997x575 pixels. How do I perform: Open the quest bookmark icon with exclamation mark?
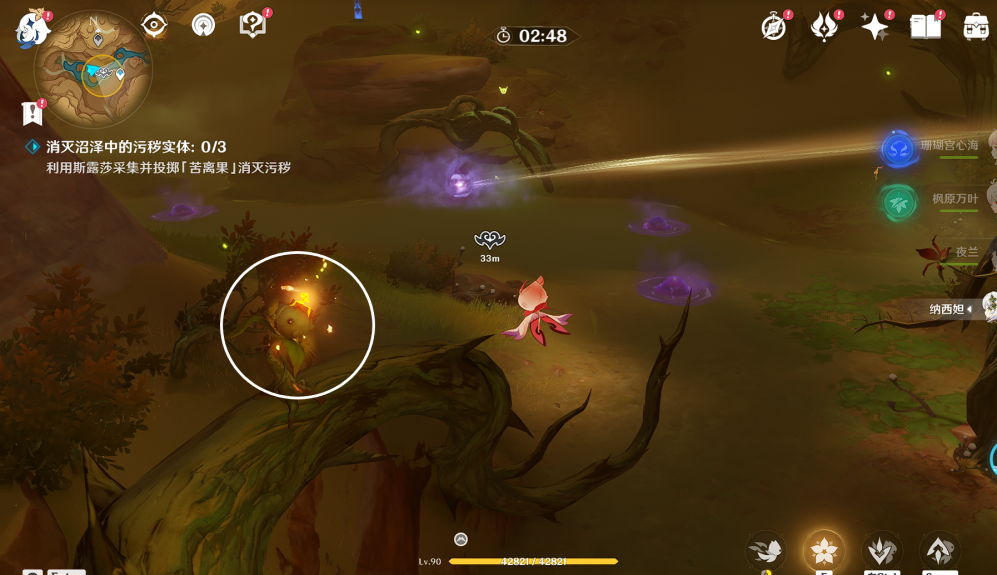click(x=32, y=113)
